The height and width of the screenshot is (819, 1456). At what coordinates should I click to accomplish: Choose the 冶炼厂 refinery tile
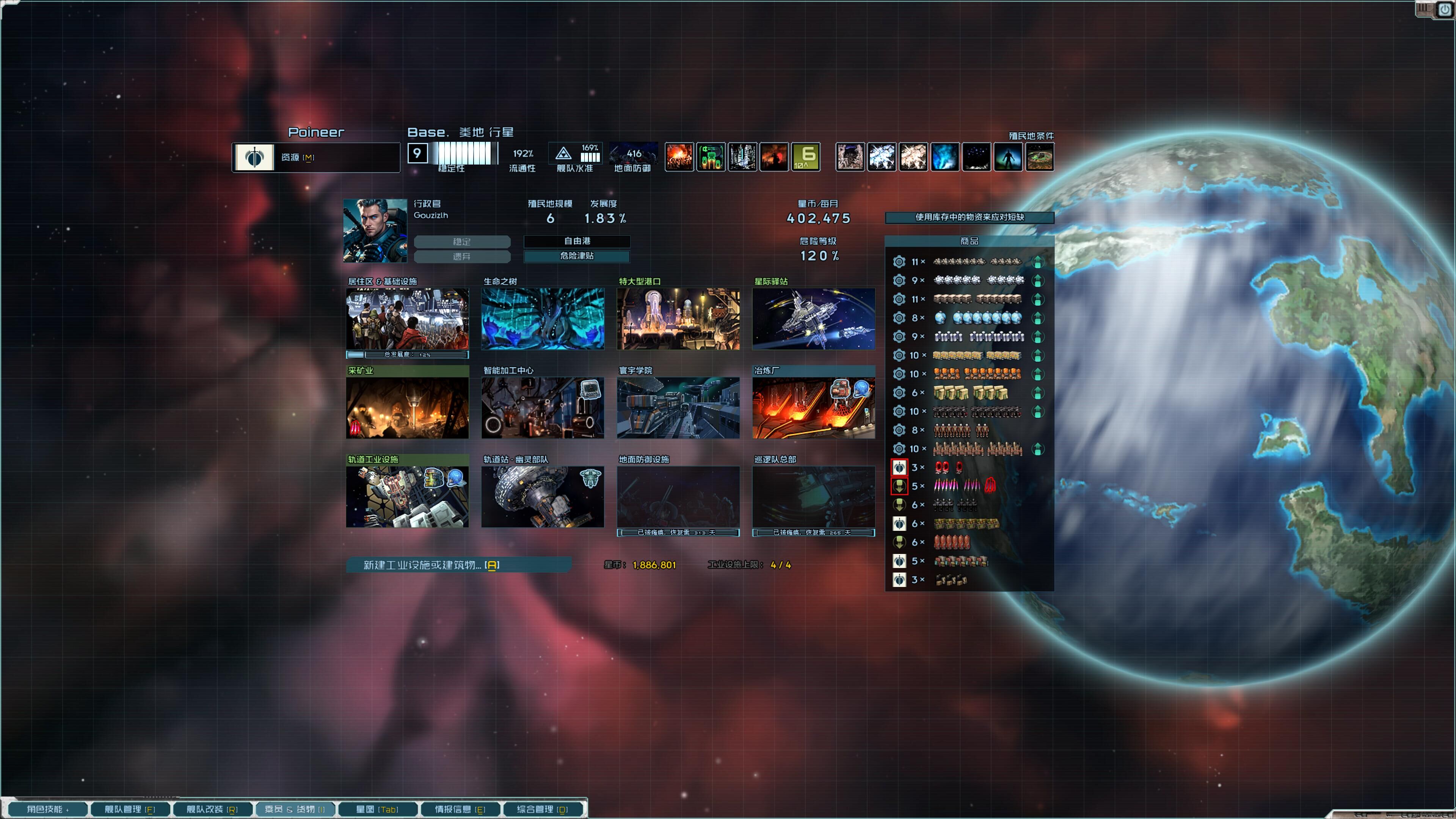click(813, 408)
